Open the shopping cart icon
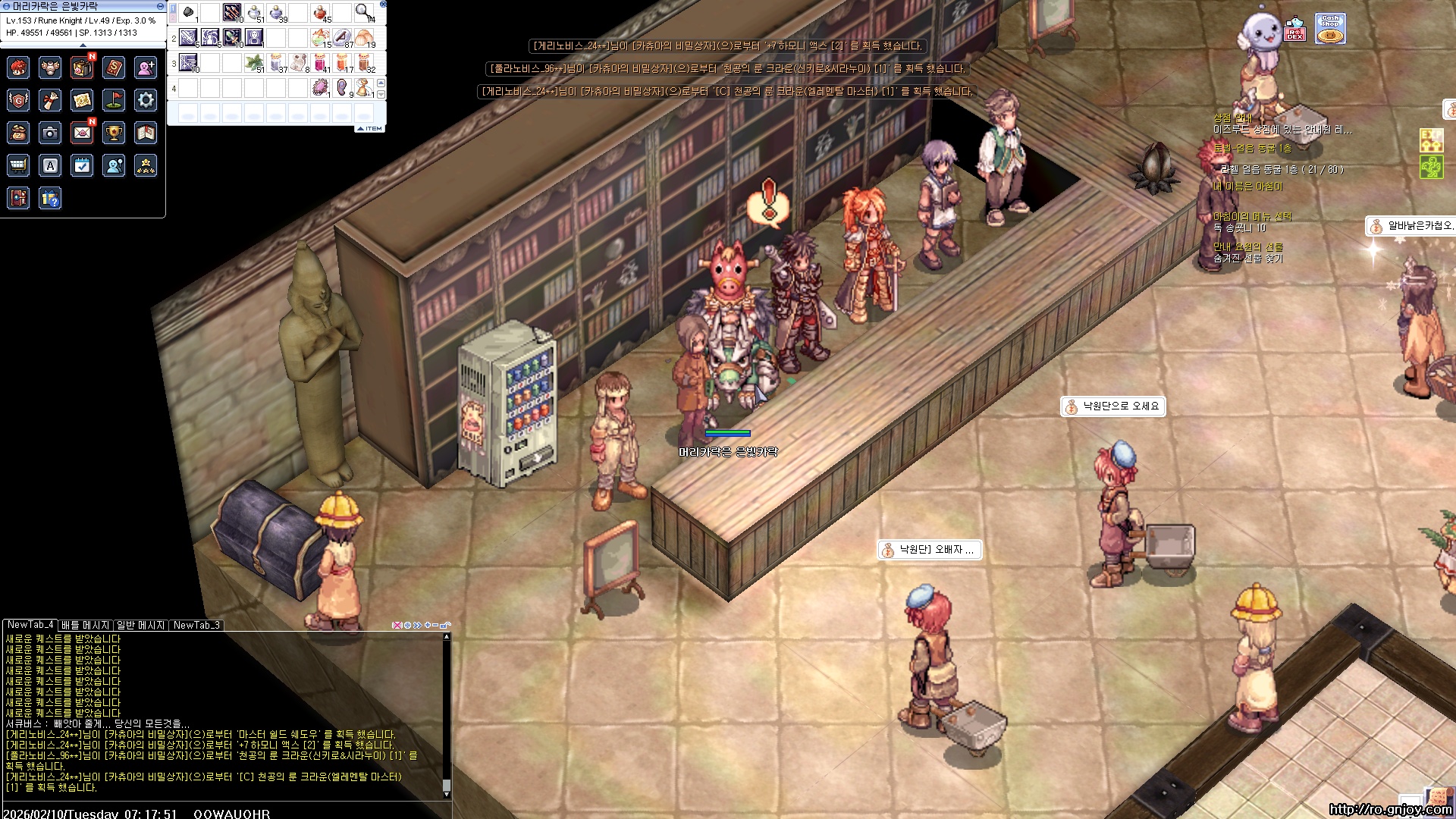This screenshot has width=1456, height=819. 18,165
